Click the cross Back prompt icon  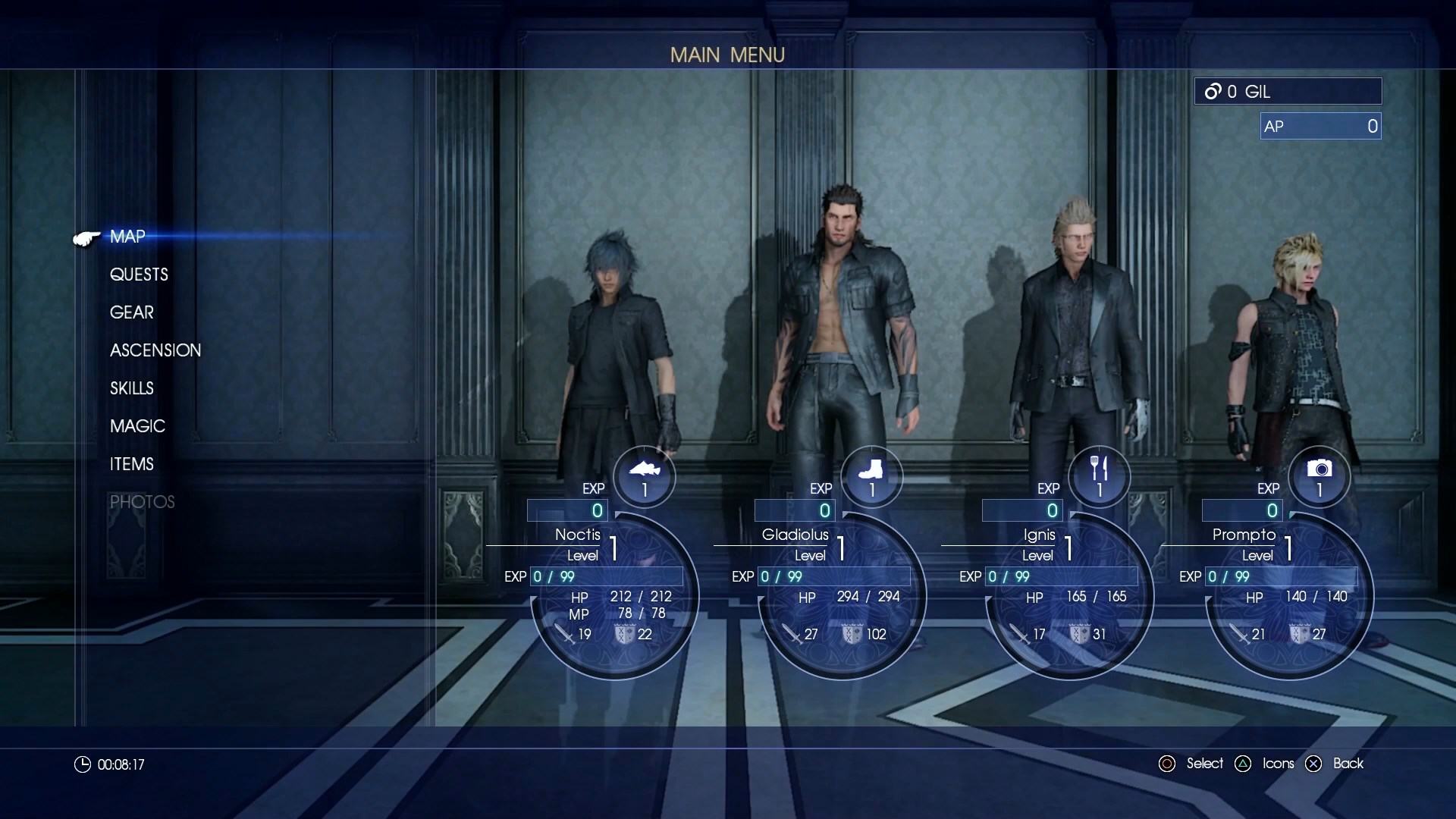[x=1313, y=764]
